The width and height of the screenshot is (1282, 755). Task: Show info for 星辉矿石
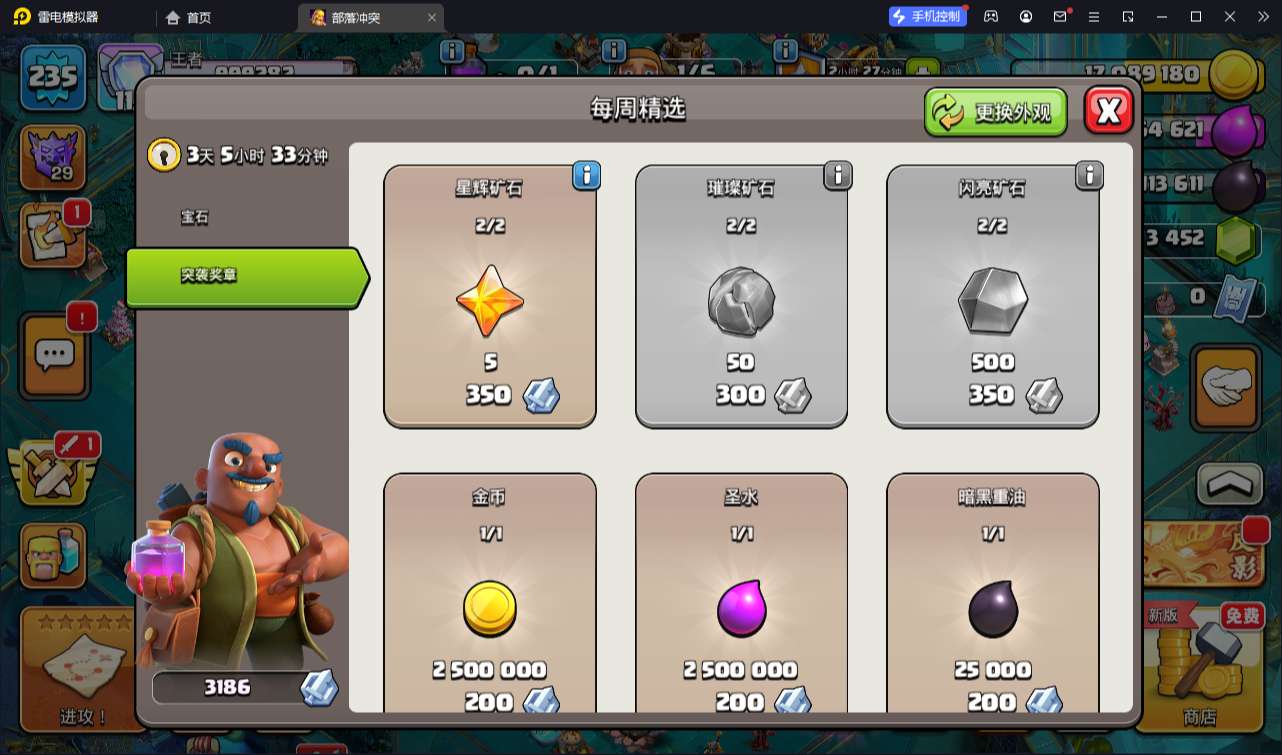(587, 176)
